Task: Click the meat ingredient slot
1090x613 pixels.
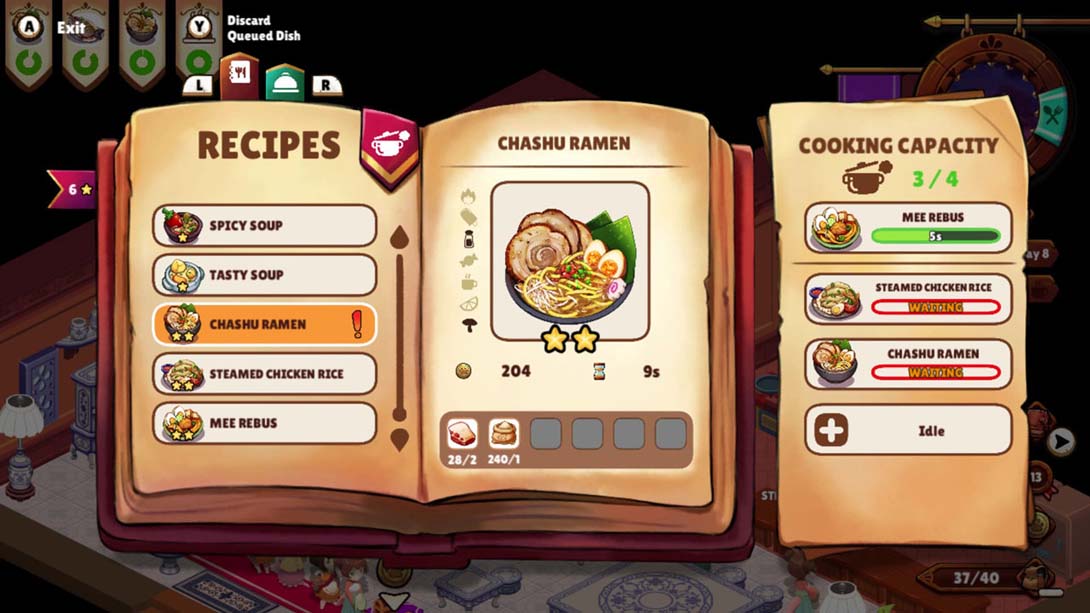Action: tap(461, 433)
